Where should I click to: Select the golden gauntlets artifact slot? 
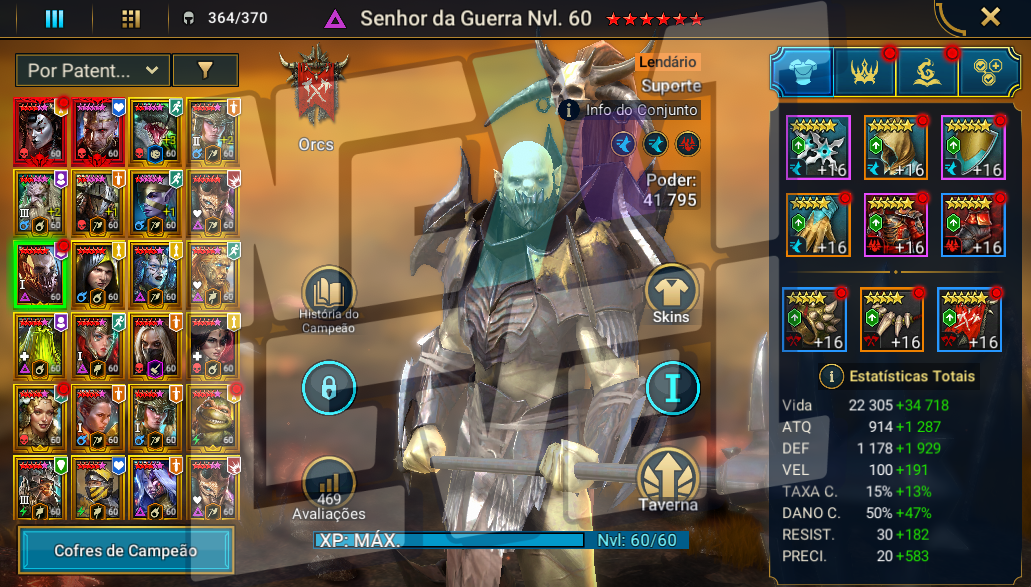[x=817, y=224]
